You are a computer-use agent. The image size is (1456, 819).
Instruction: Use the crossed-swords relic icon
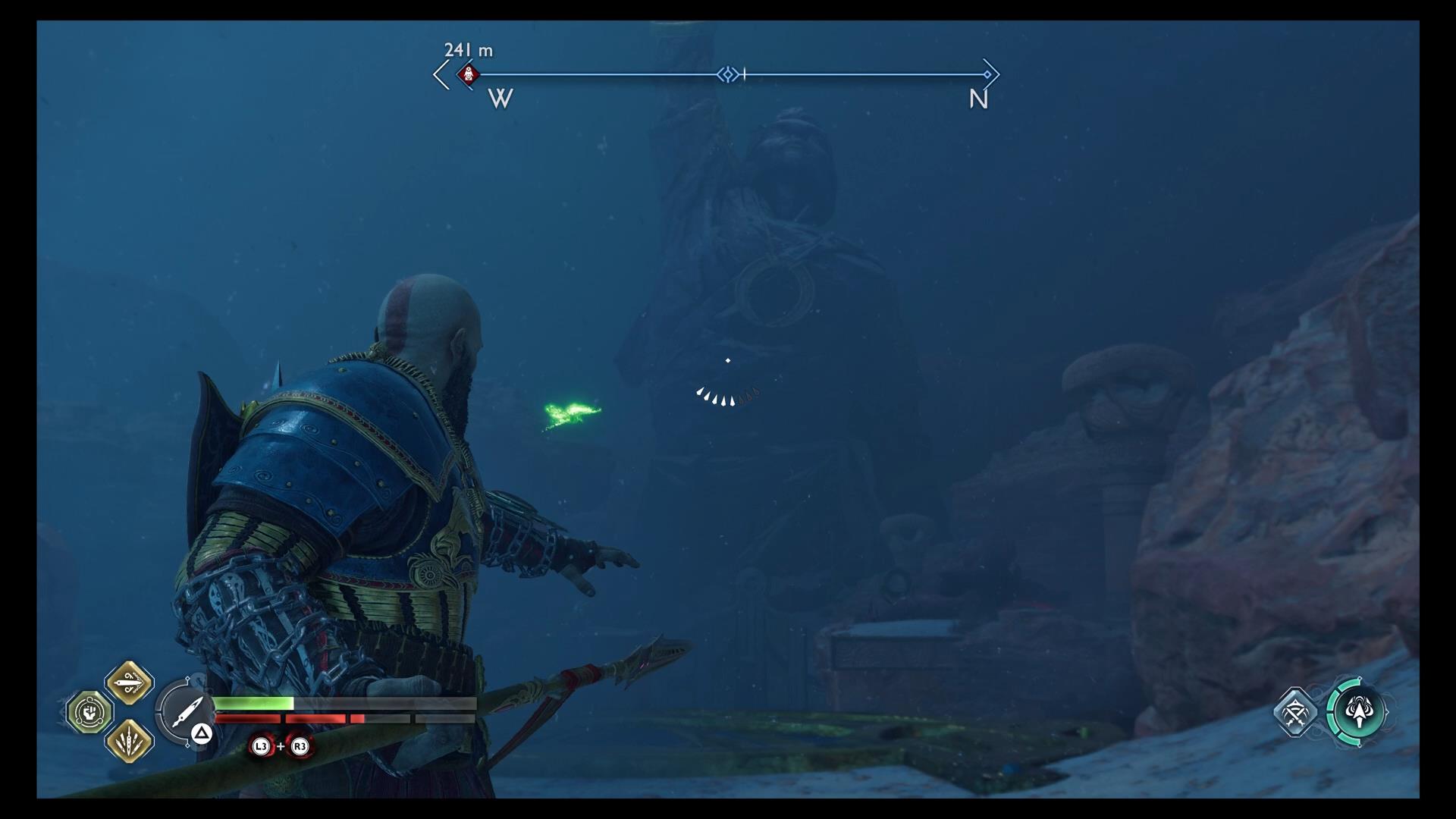1296,712
